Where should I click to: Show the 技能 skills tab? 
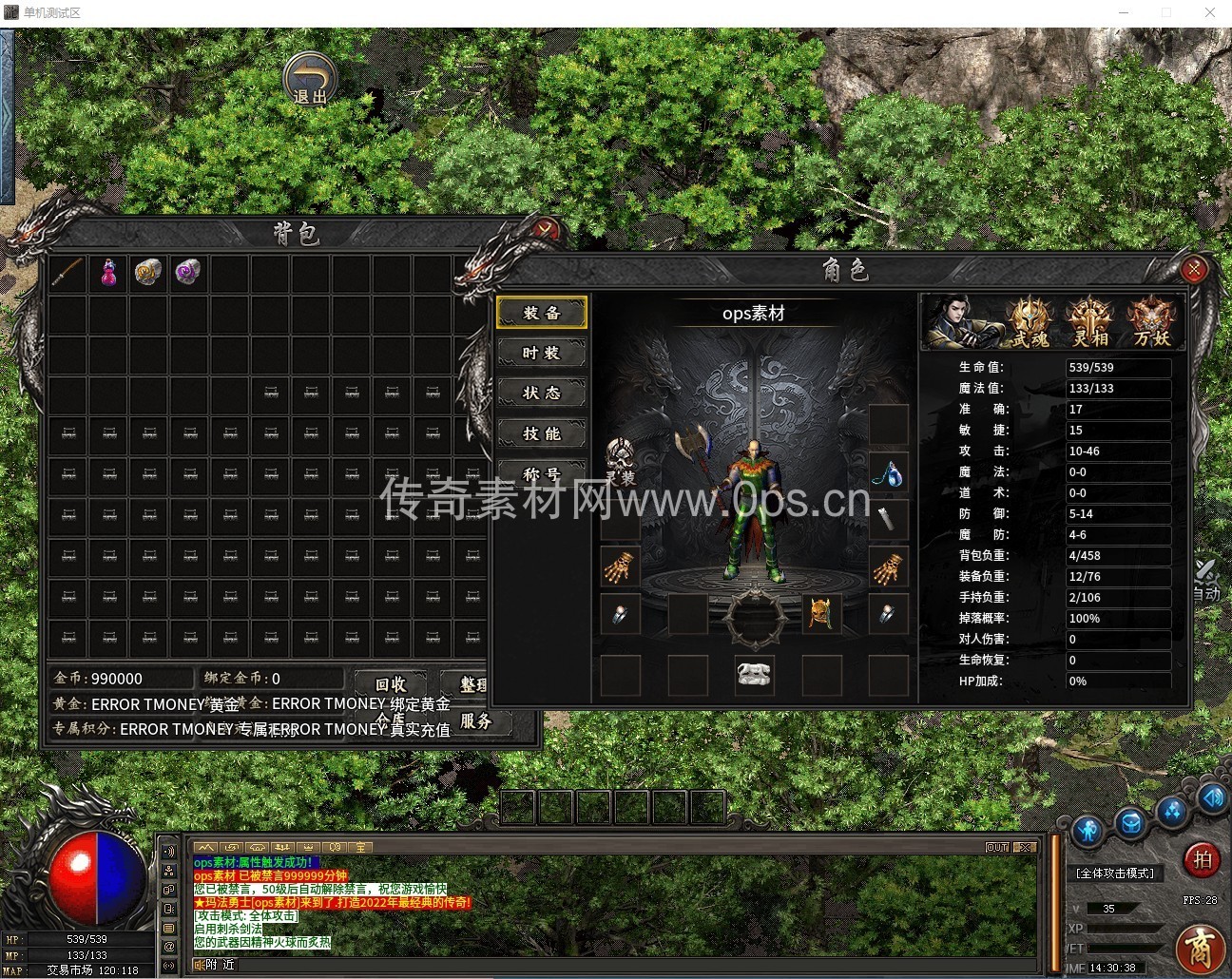(x=542, y=433)
